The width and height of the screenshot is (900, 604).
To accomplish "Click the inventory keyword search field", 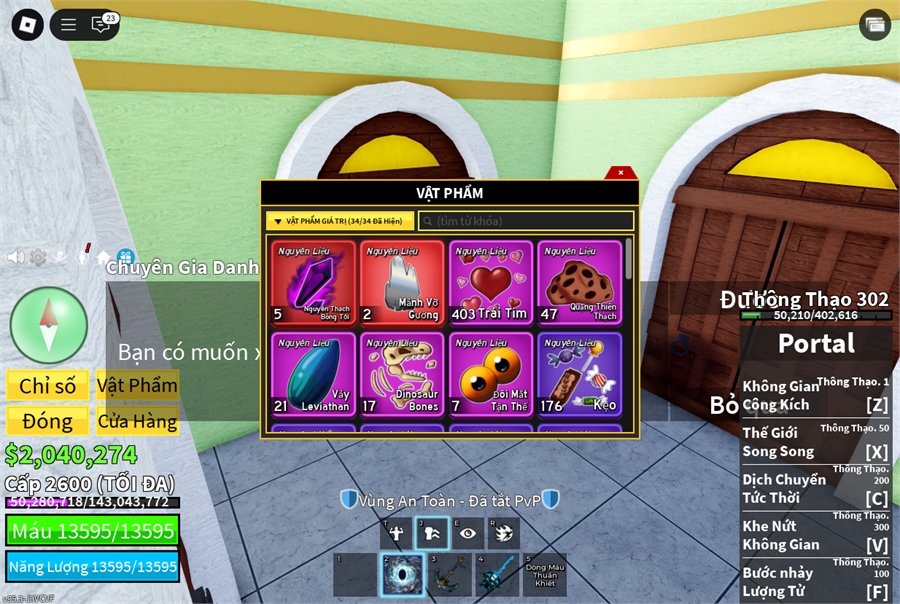I will tap(526, 220).
